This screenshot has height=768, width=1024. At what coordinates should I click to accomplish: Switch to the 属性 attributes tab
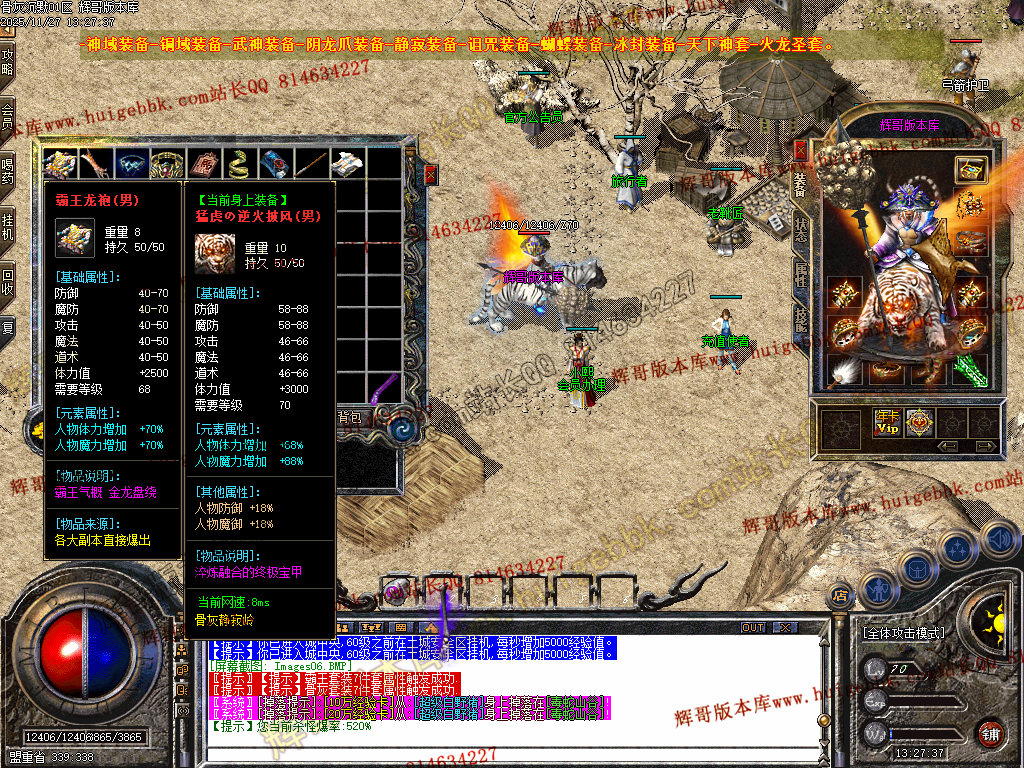(800, 275)
